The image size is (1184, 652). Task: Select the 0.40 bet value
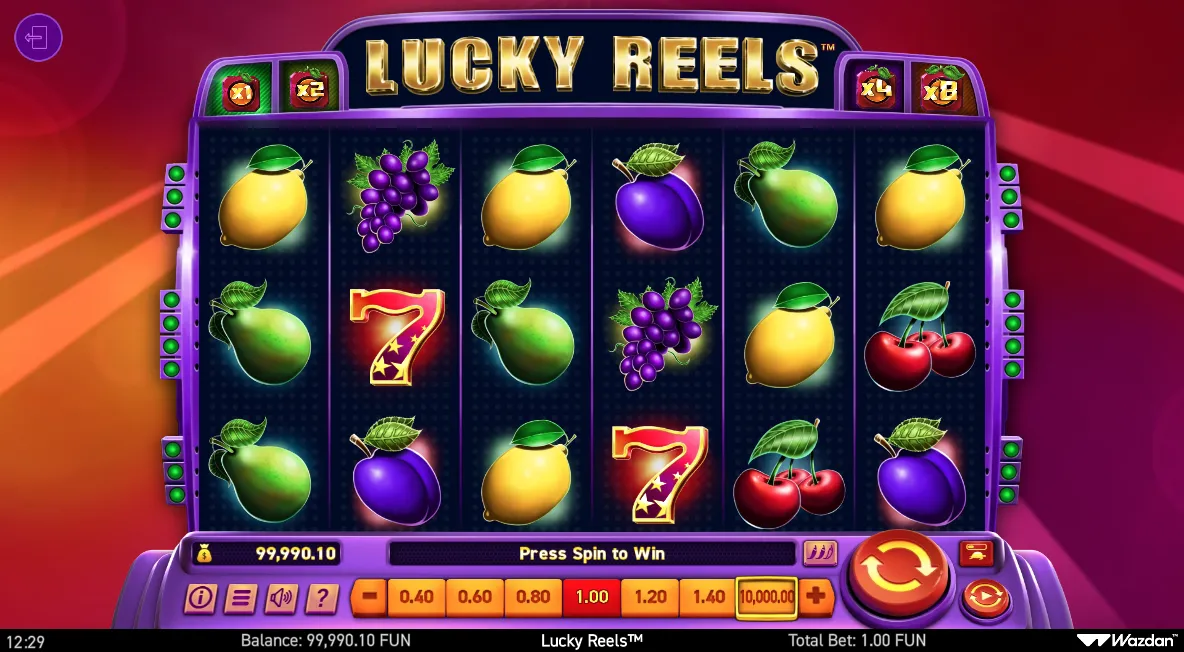pyautogui.click(x=416, y=597)
